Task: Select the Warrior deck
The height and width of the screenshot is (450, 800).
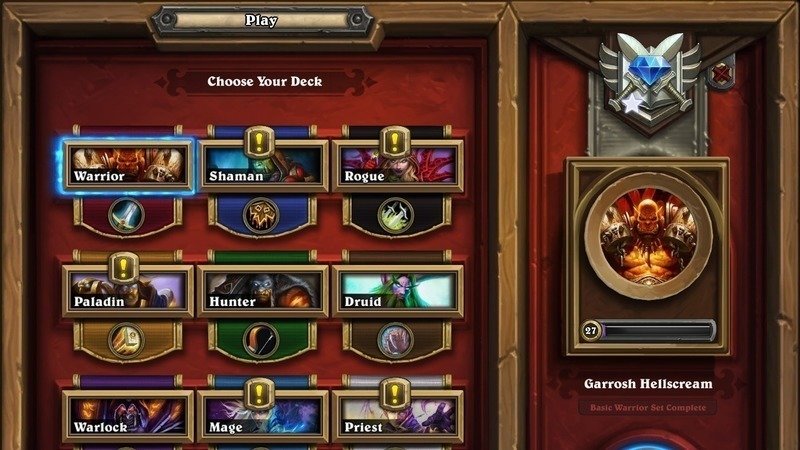Action: point(127,166)
